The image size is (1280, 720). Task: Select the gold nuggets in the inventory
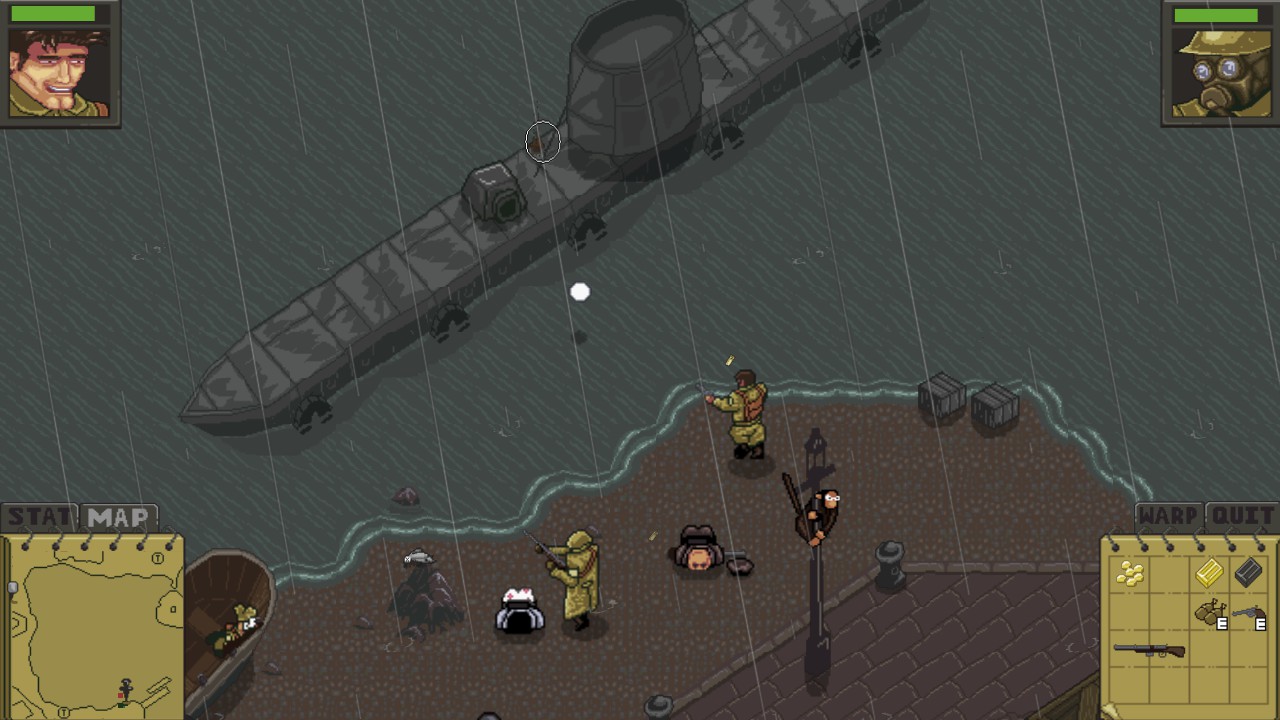[1131, 575]
